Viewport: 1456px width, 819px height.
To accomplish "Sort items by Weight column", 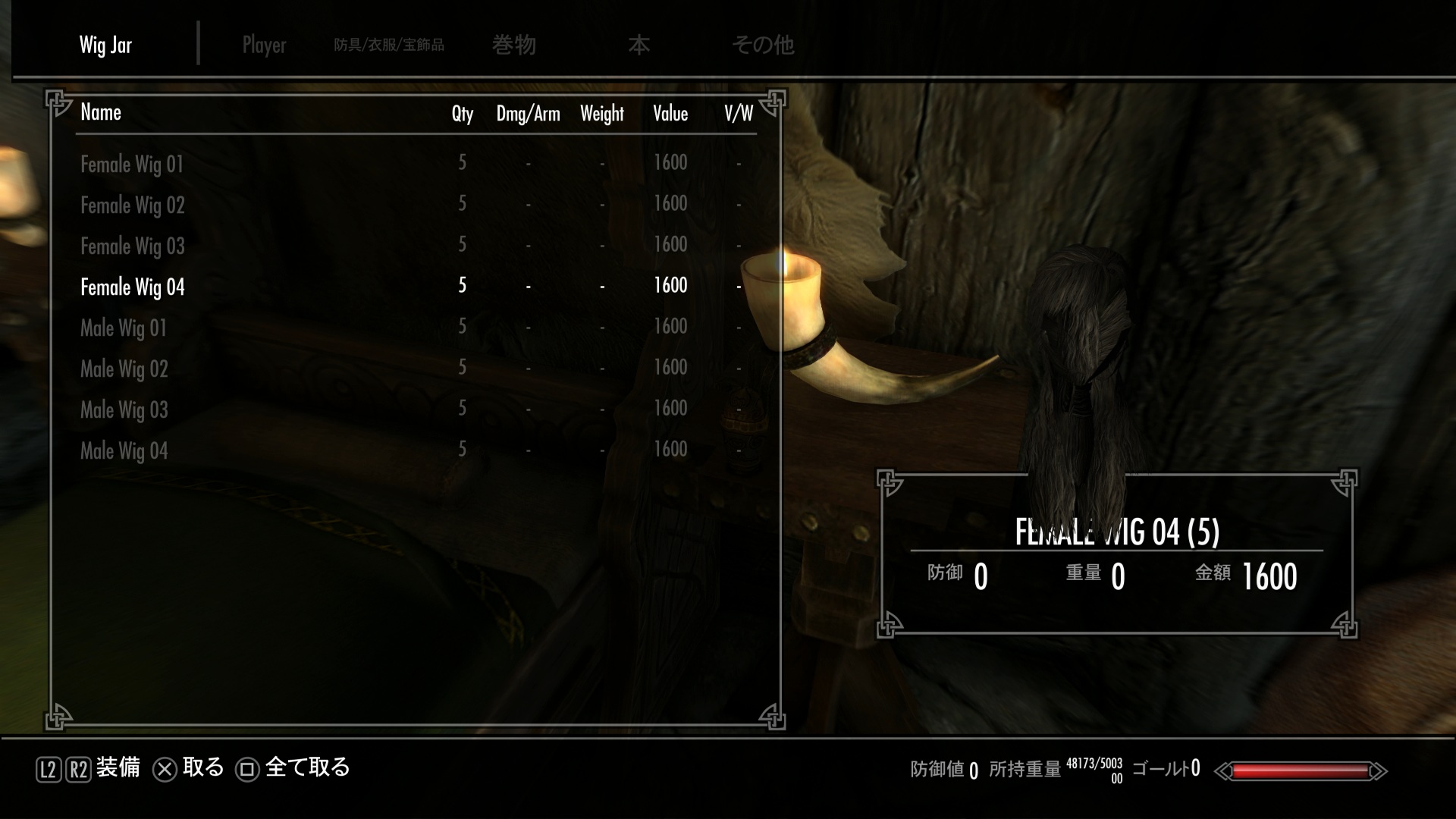I will point(602,114).
